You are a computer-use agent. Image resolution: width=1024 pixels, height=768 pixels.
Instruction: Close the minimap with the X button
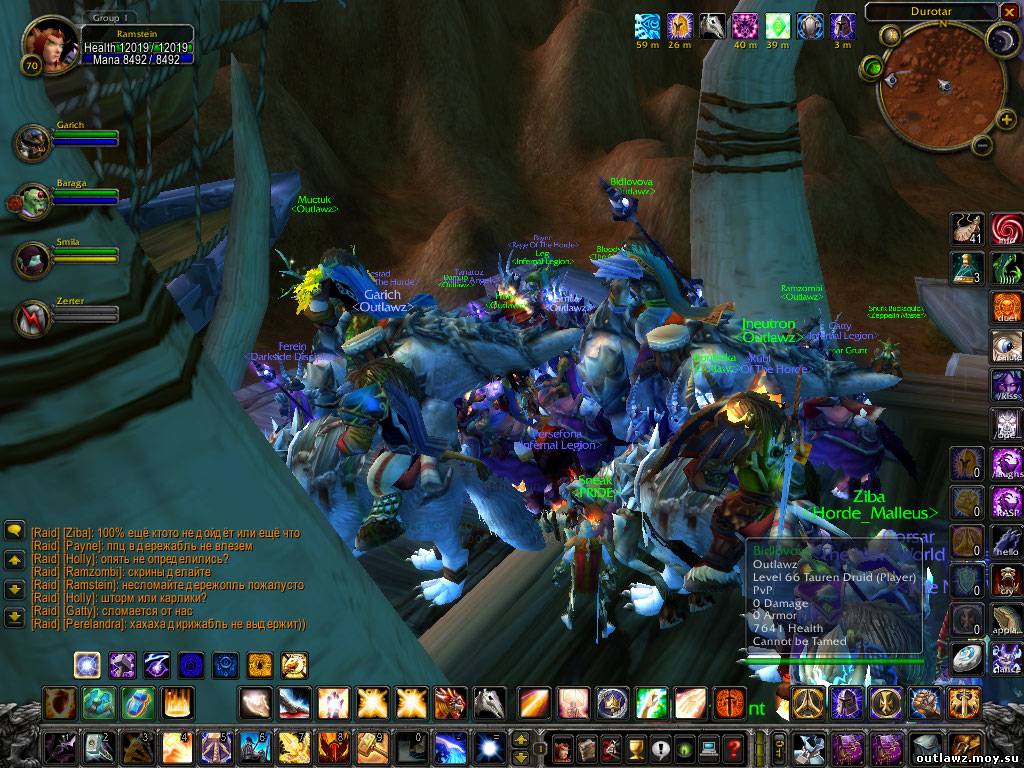pos(1009,13)
